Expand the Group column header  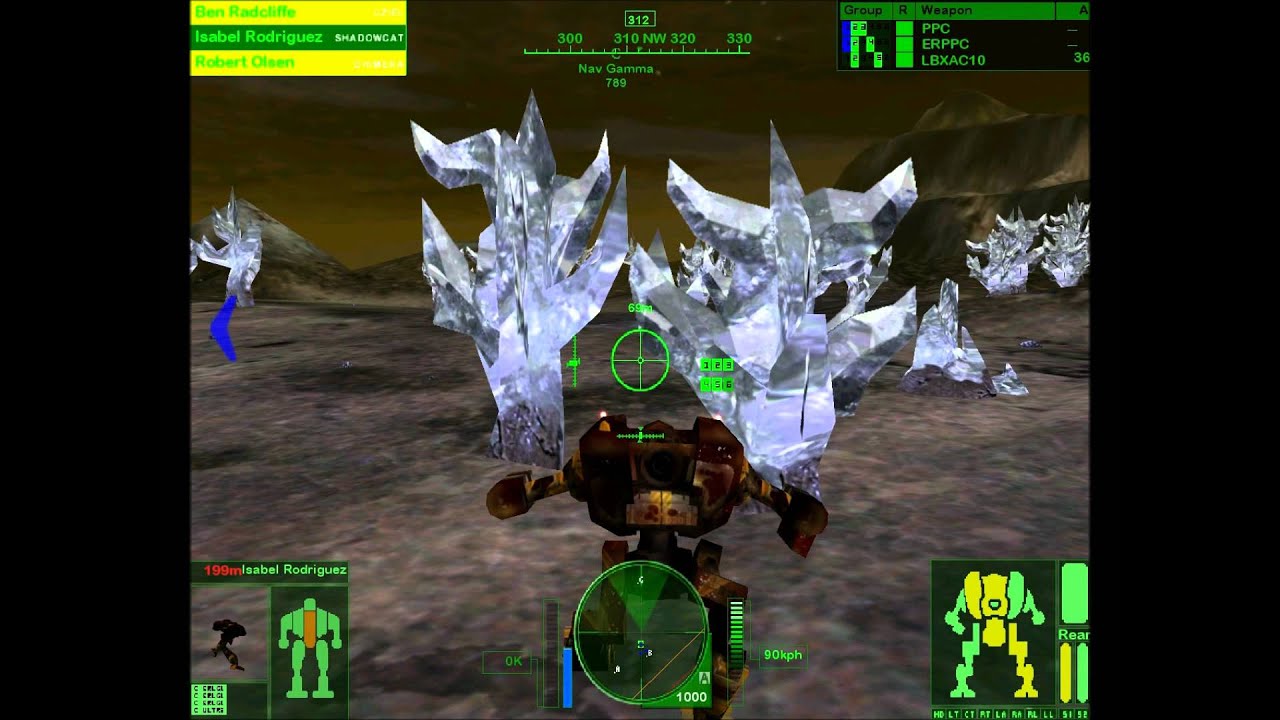pos(864,10)
